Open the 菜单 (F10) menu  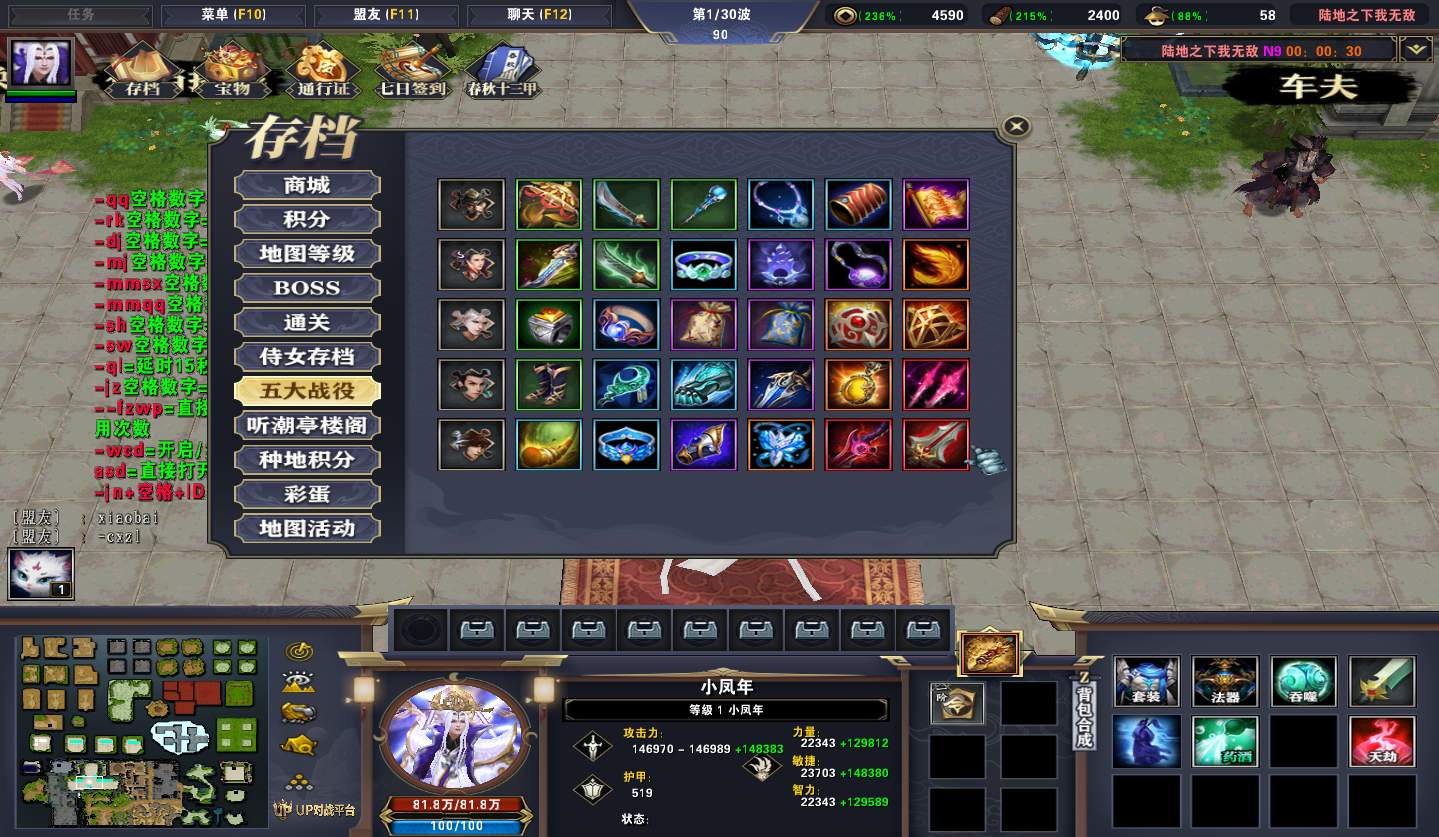(232, 15)
